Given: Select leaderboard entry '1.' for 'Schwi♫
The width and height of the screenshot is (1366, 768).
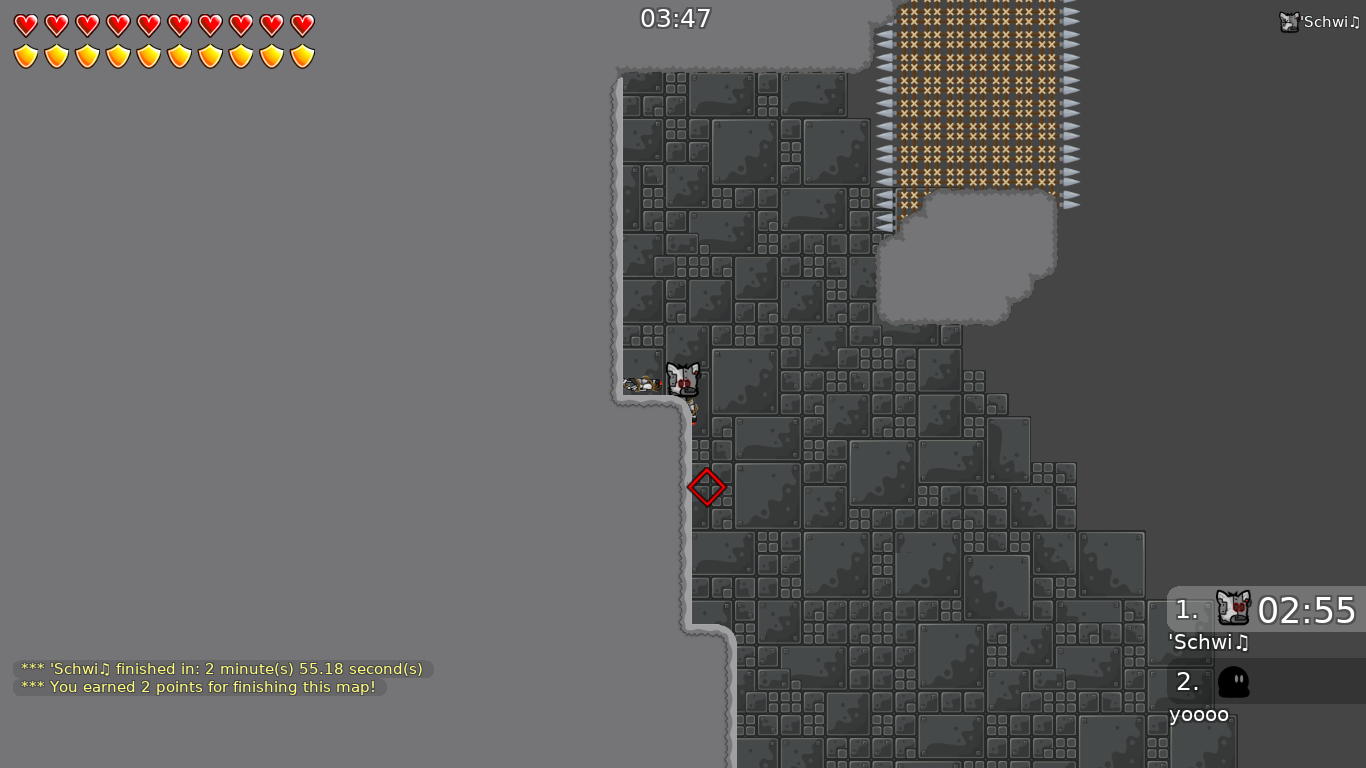Looking at the screenshot, I should [1187, 610].
